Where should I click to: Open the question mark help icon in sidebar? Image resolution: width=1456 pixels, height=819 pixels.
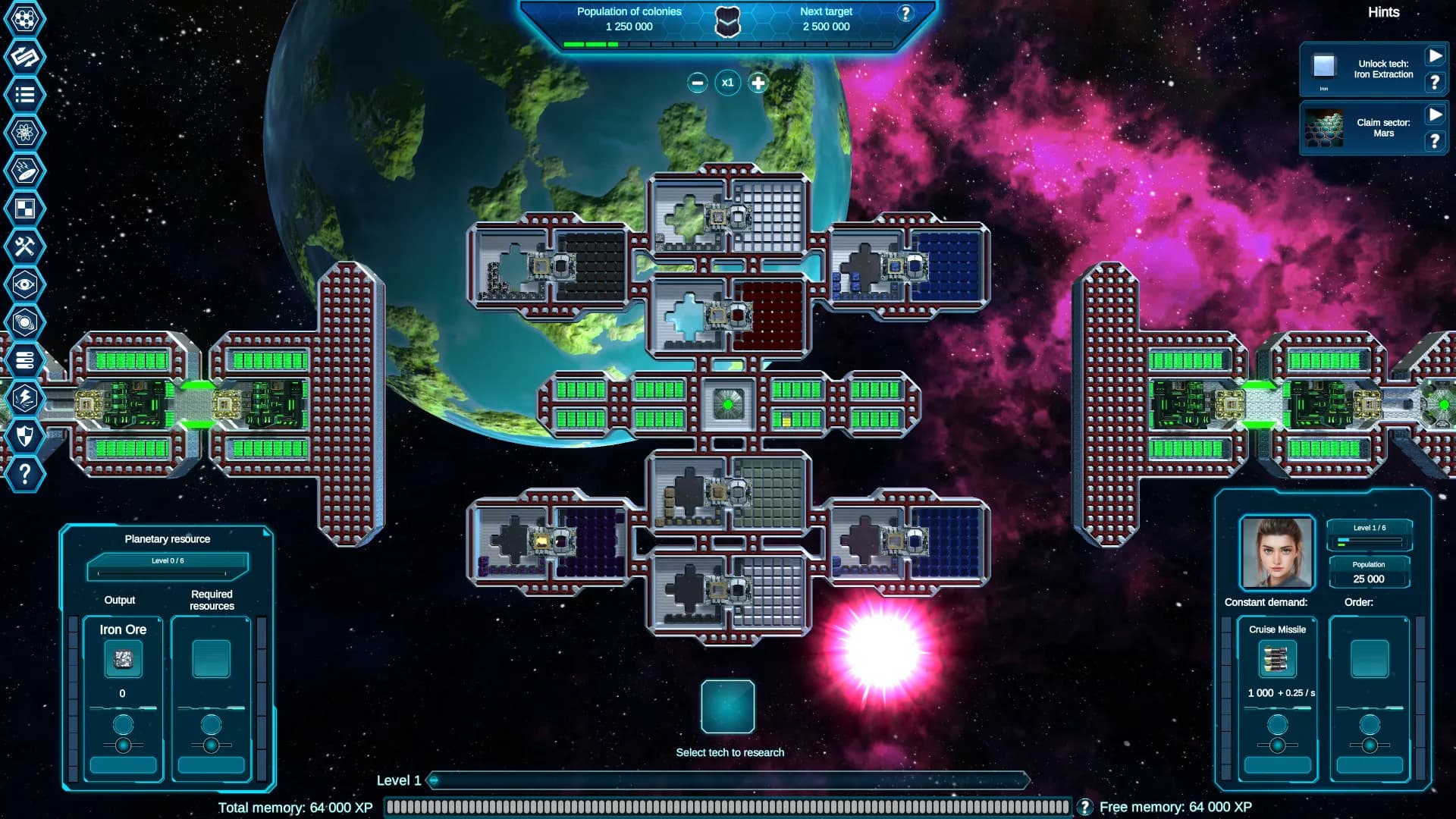[25, 474]
